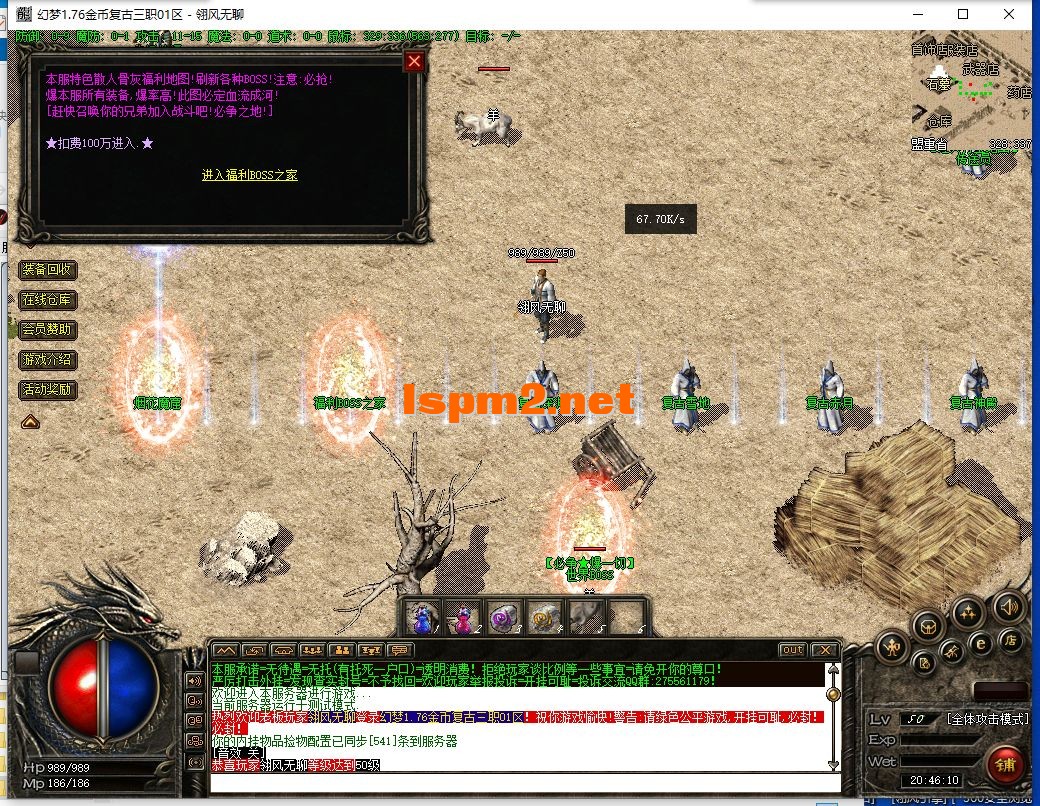1040x806 pixels.
Task: Select the purple scroll in hotbar slot 3
Action: tap(504, 617)
